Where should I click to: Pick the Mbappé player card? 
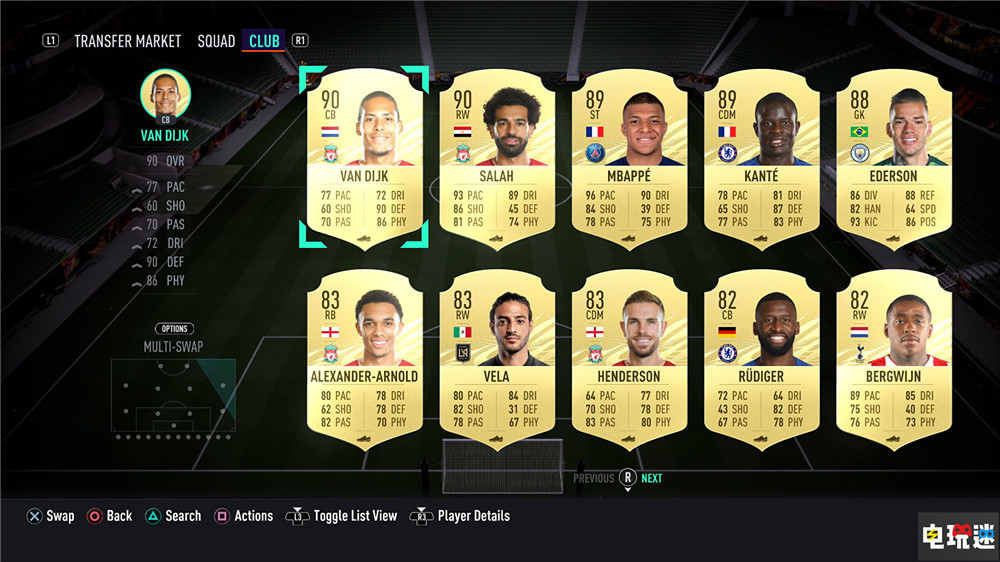[x=630, y=157]
